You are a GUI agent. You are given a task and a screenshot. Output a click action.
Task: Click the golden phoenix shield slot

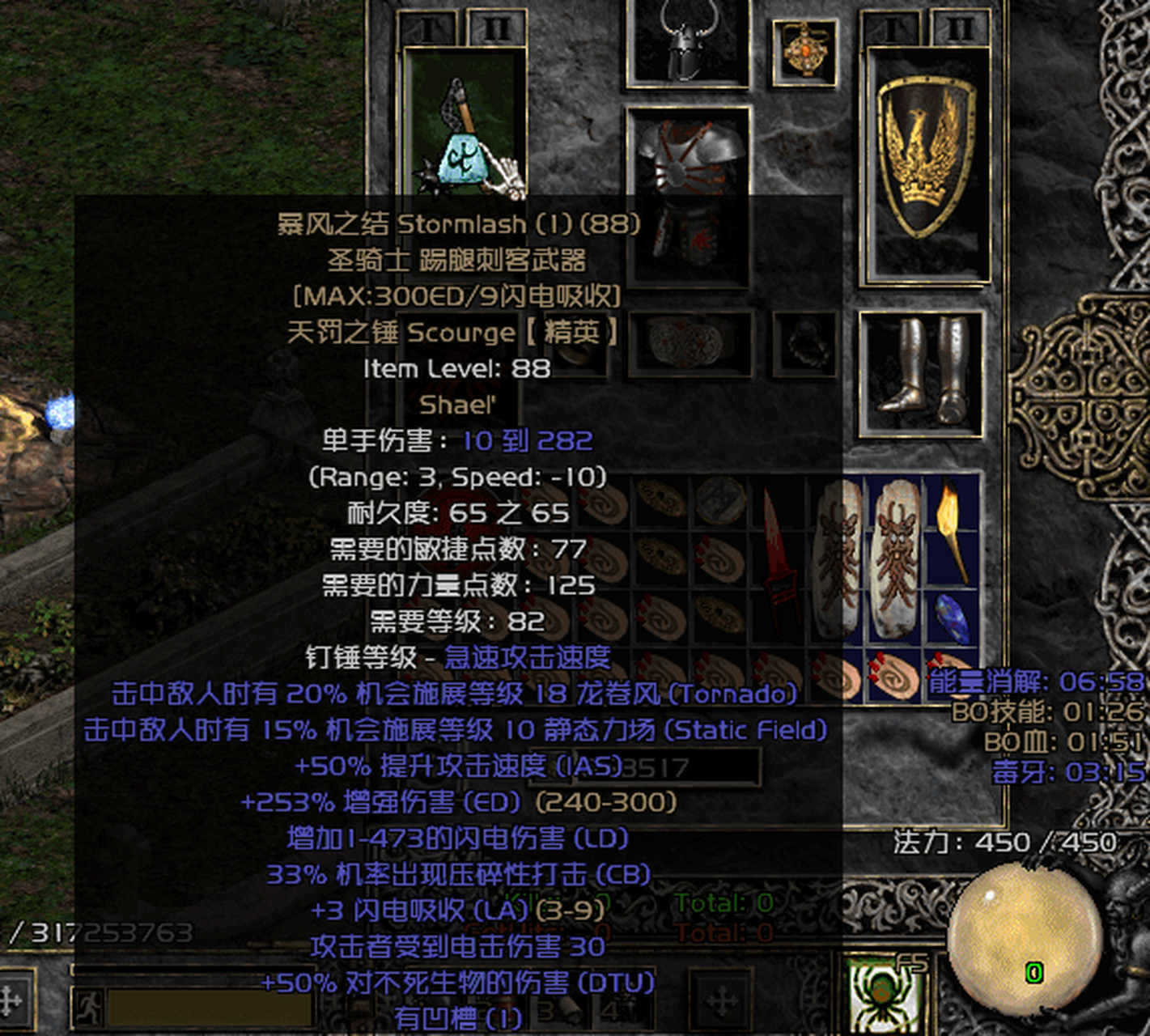point(927,162)
